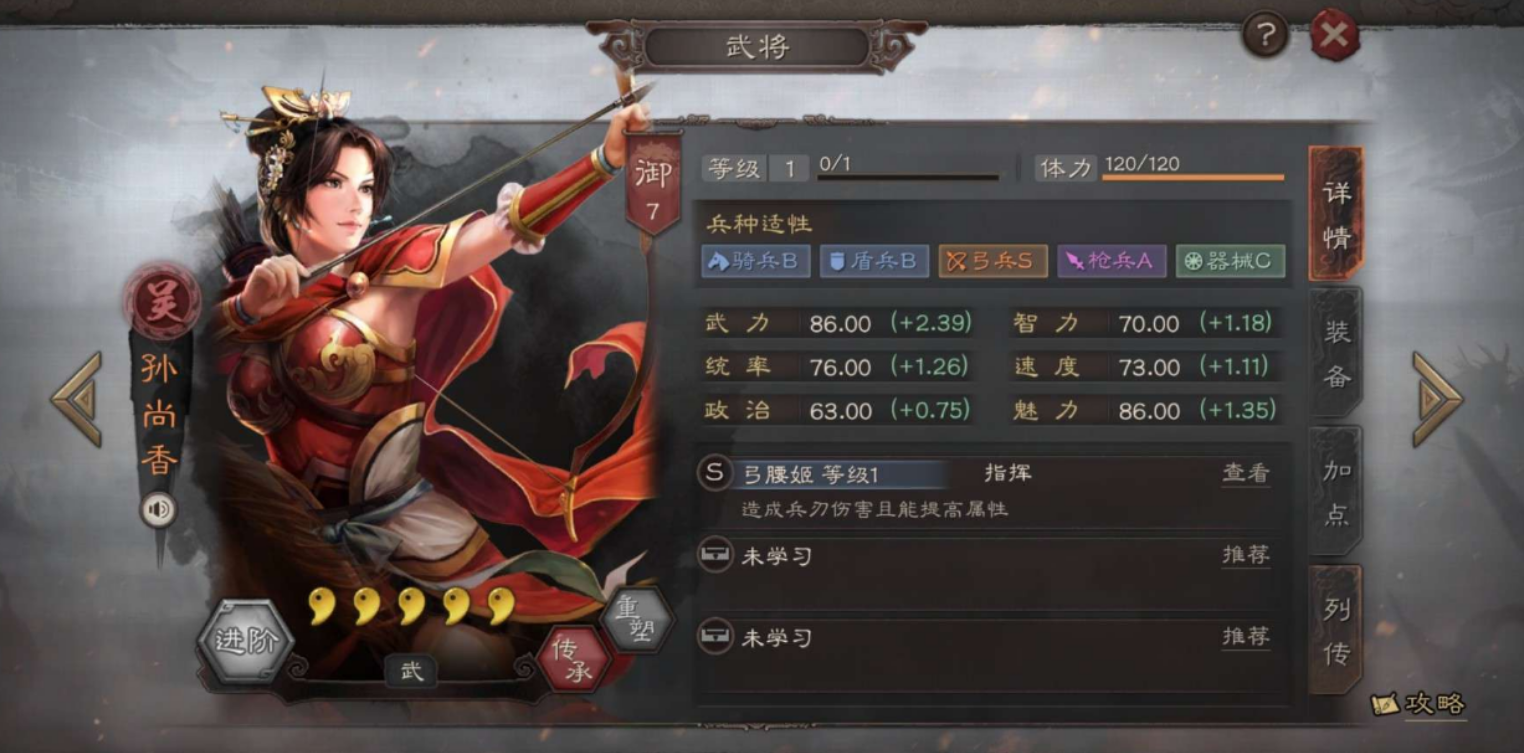The image size is (1524, 753).
Task: Open the help question mark icon
Action: pos(1267,34)
